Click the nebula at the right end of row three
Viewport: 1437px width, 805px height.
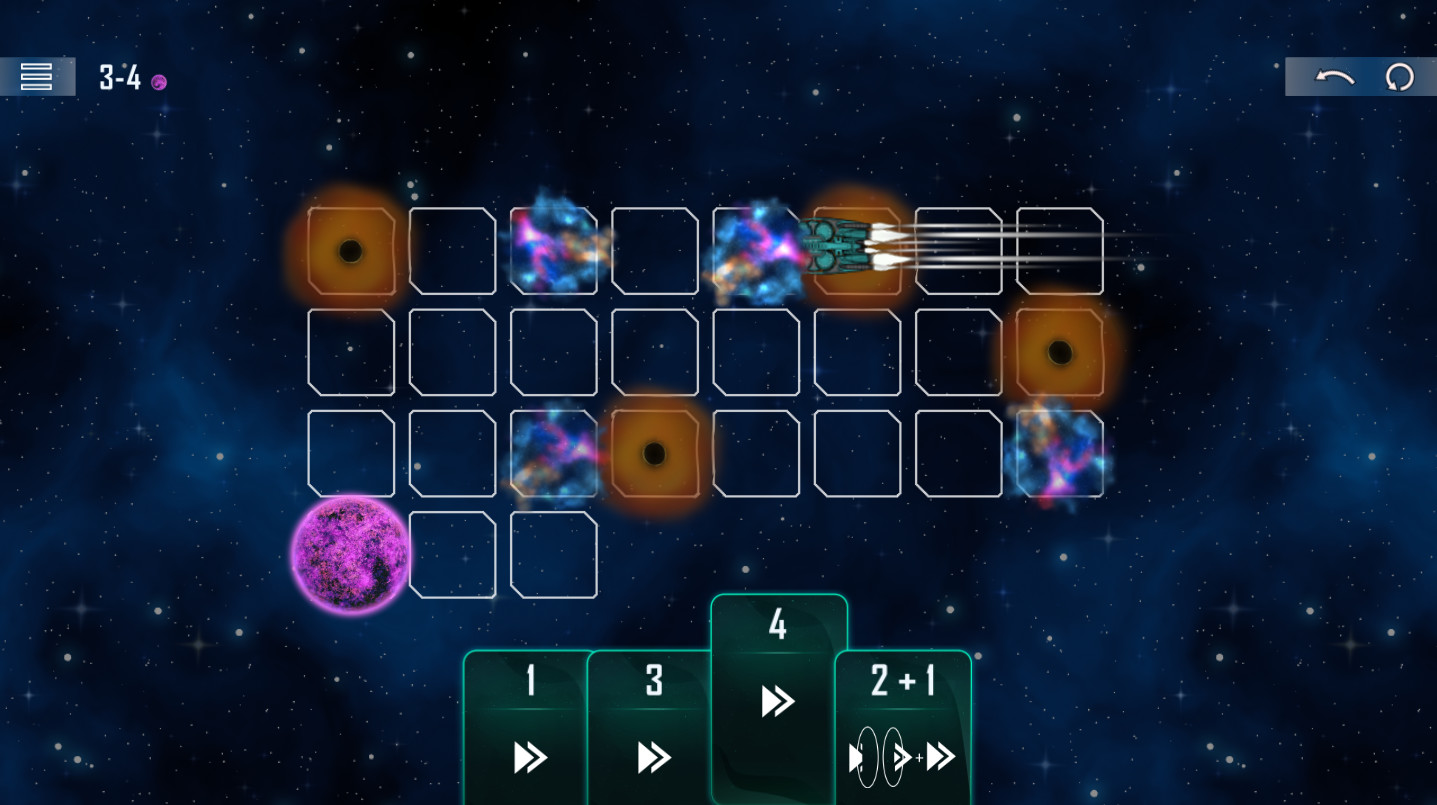tap(1058, 452)
